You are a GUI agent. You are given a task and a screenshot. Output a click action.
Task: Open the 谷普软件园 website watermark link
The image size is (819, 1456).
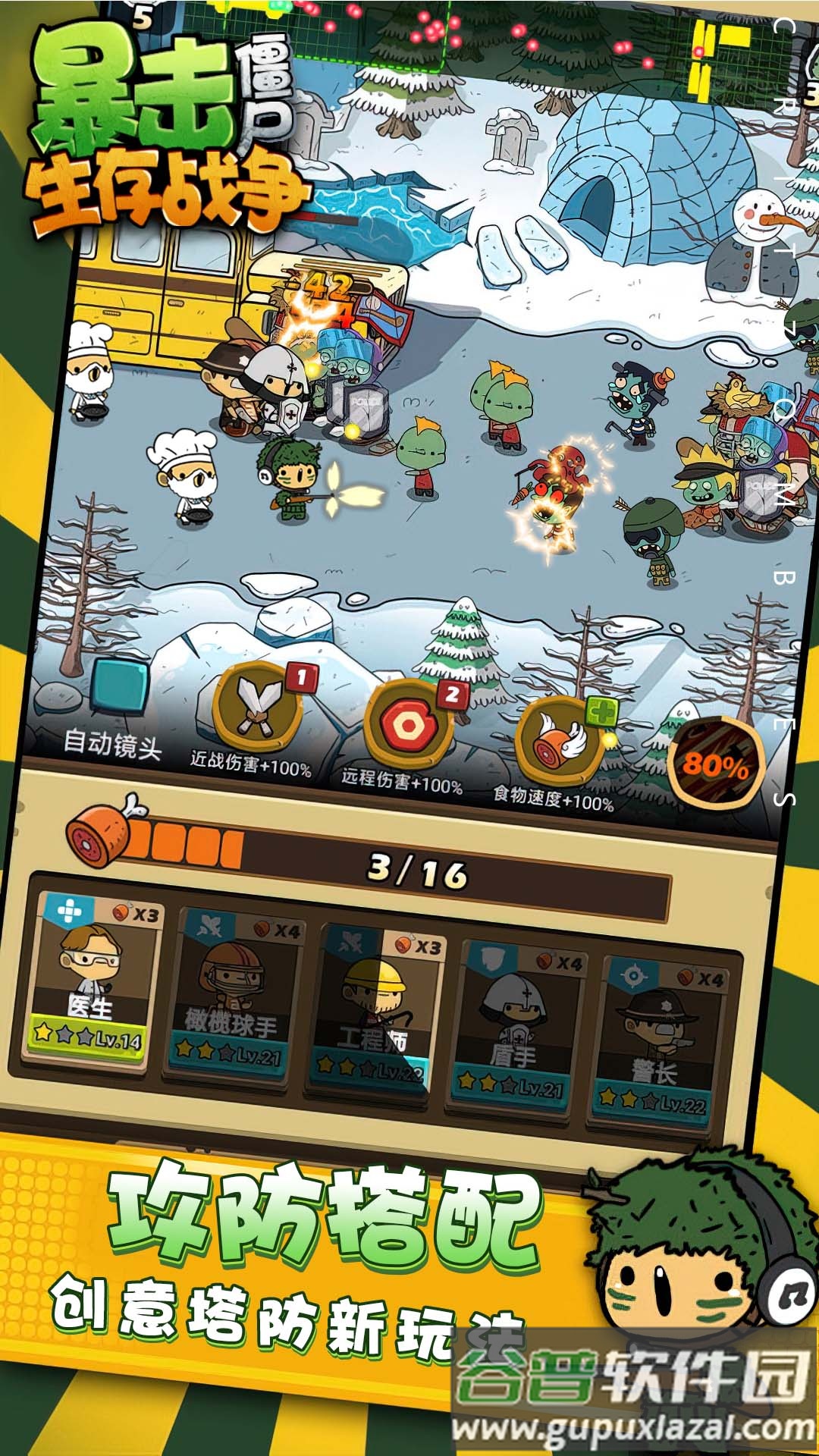tap(634, 1394)
